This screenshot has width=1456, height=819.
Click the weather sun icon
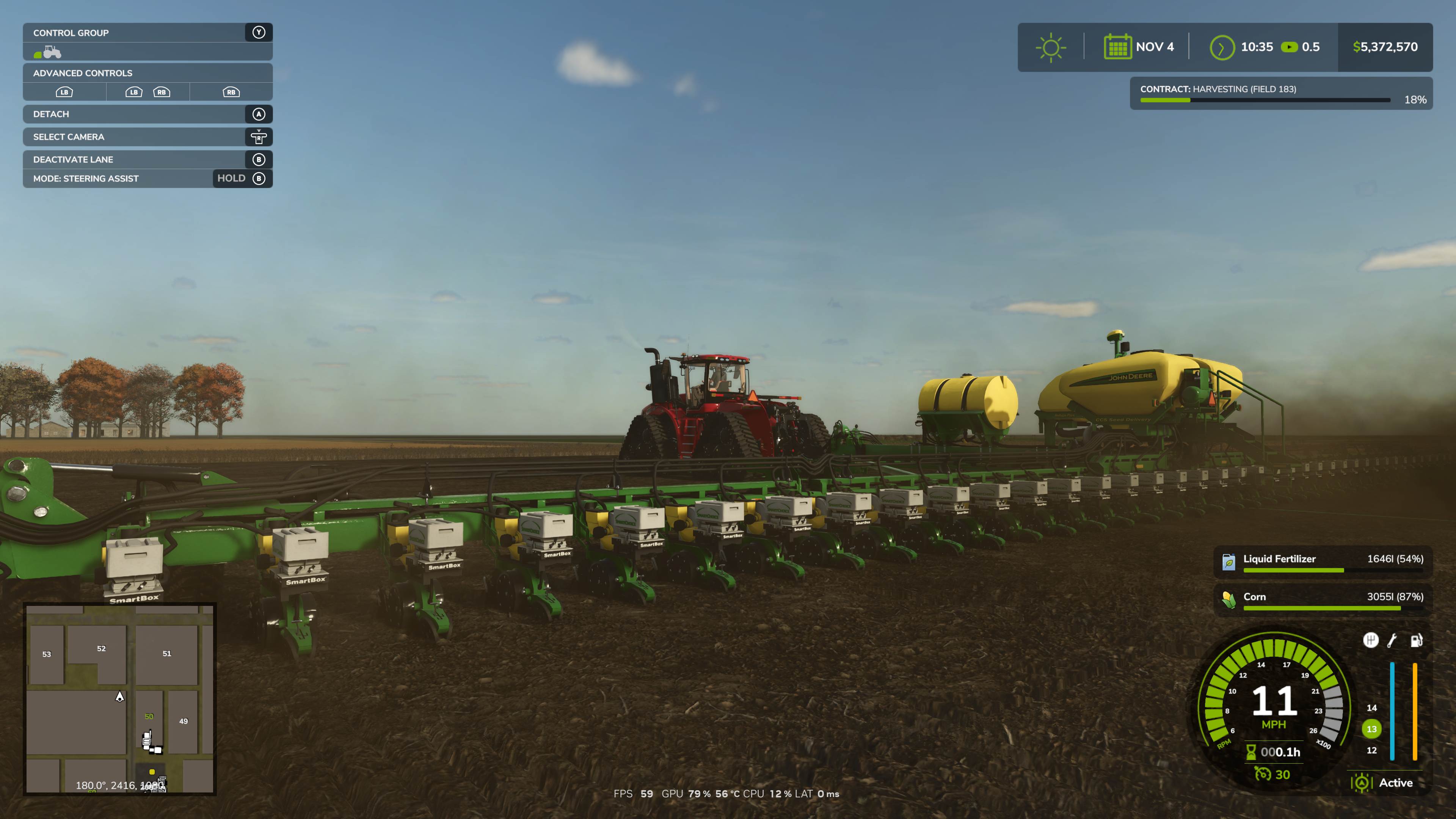(1050, 47)
